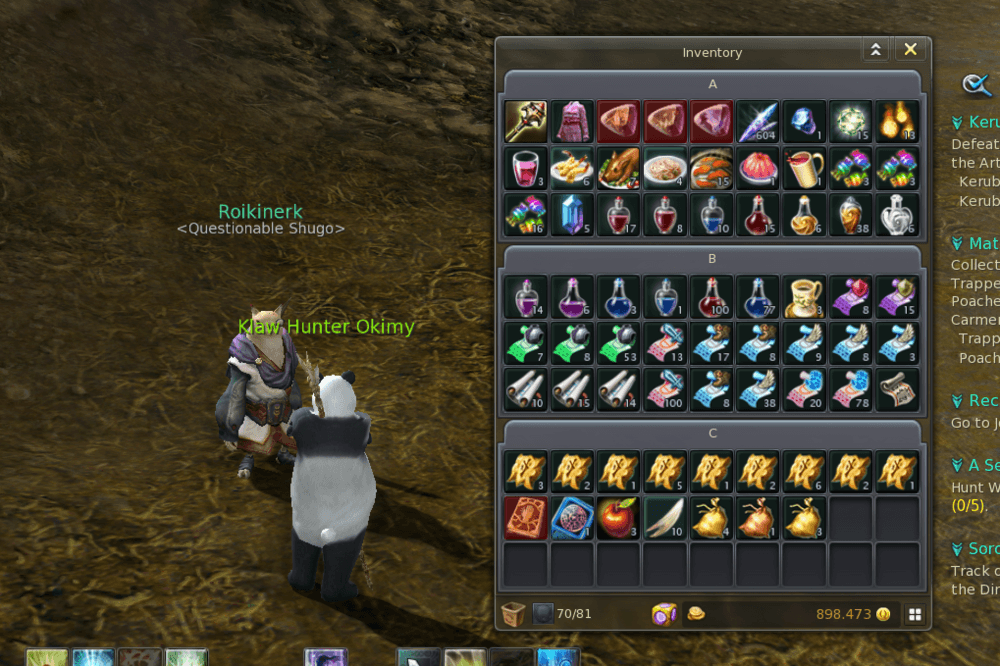Open the purple cube icon
The image size is (1000, 666).
[664, 613]
